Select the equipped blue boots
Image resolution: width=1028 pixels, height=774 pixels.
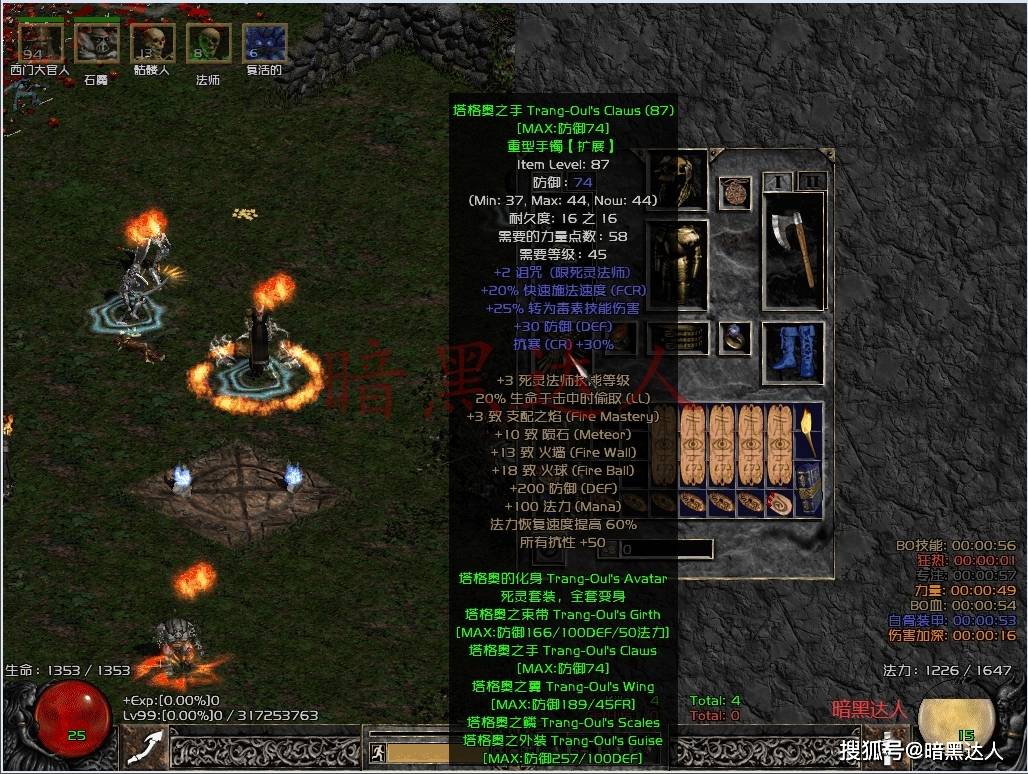pos(793,351)
